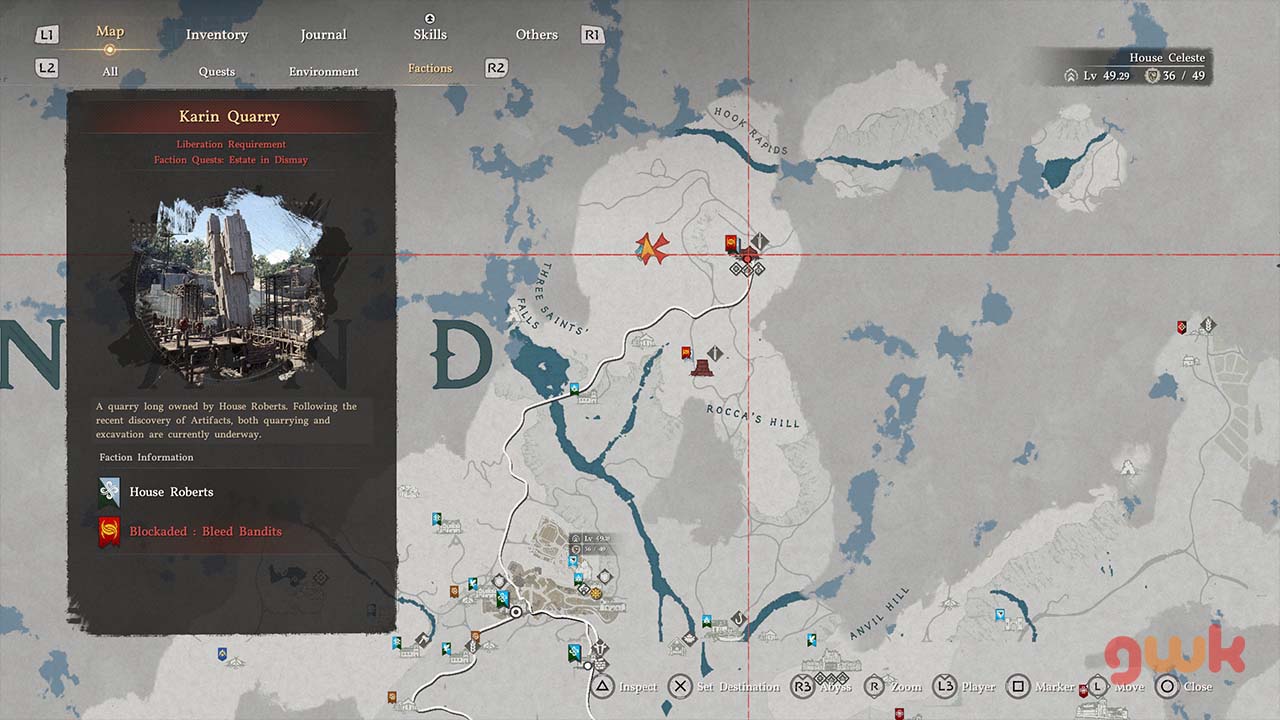Select the House Roberts faction entry
Image resolution: width=1280 pixels, height=720 pixels.
pos(171,492)
